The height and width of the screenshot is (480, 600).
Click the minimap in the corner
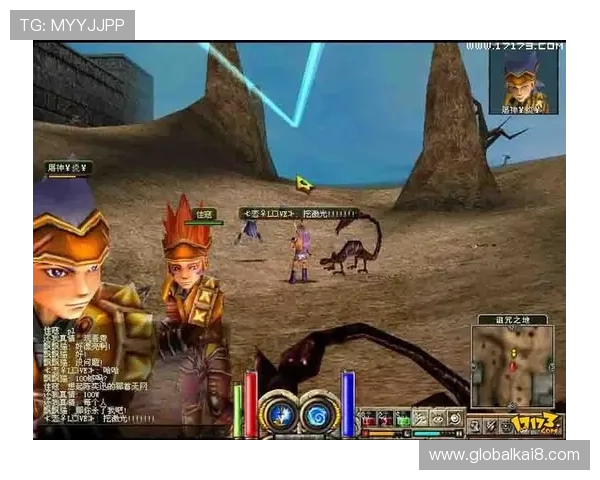click(x=512, y=367)
